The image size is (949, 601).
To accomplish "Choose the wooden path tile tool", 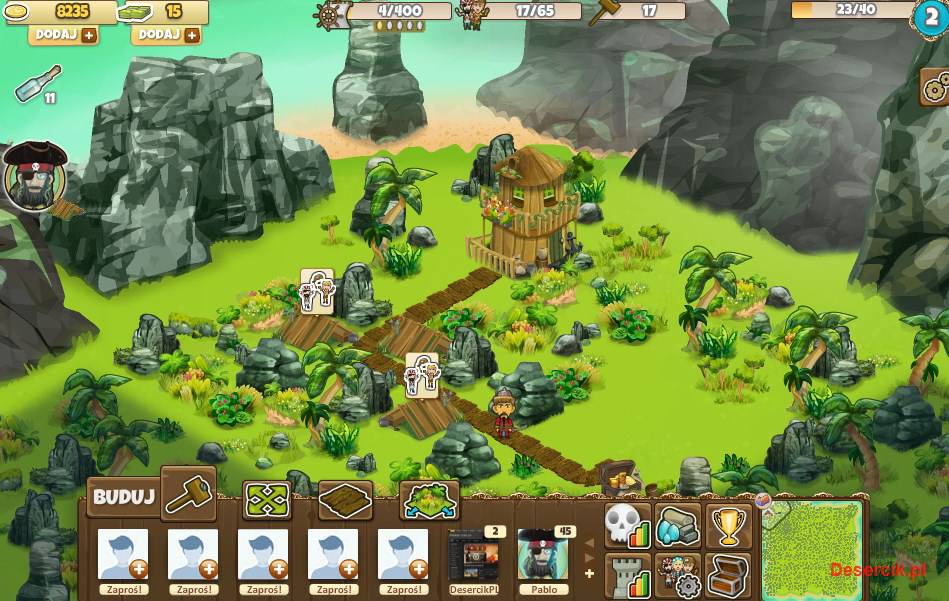I will coord(345,501).
